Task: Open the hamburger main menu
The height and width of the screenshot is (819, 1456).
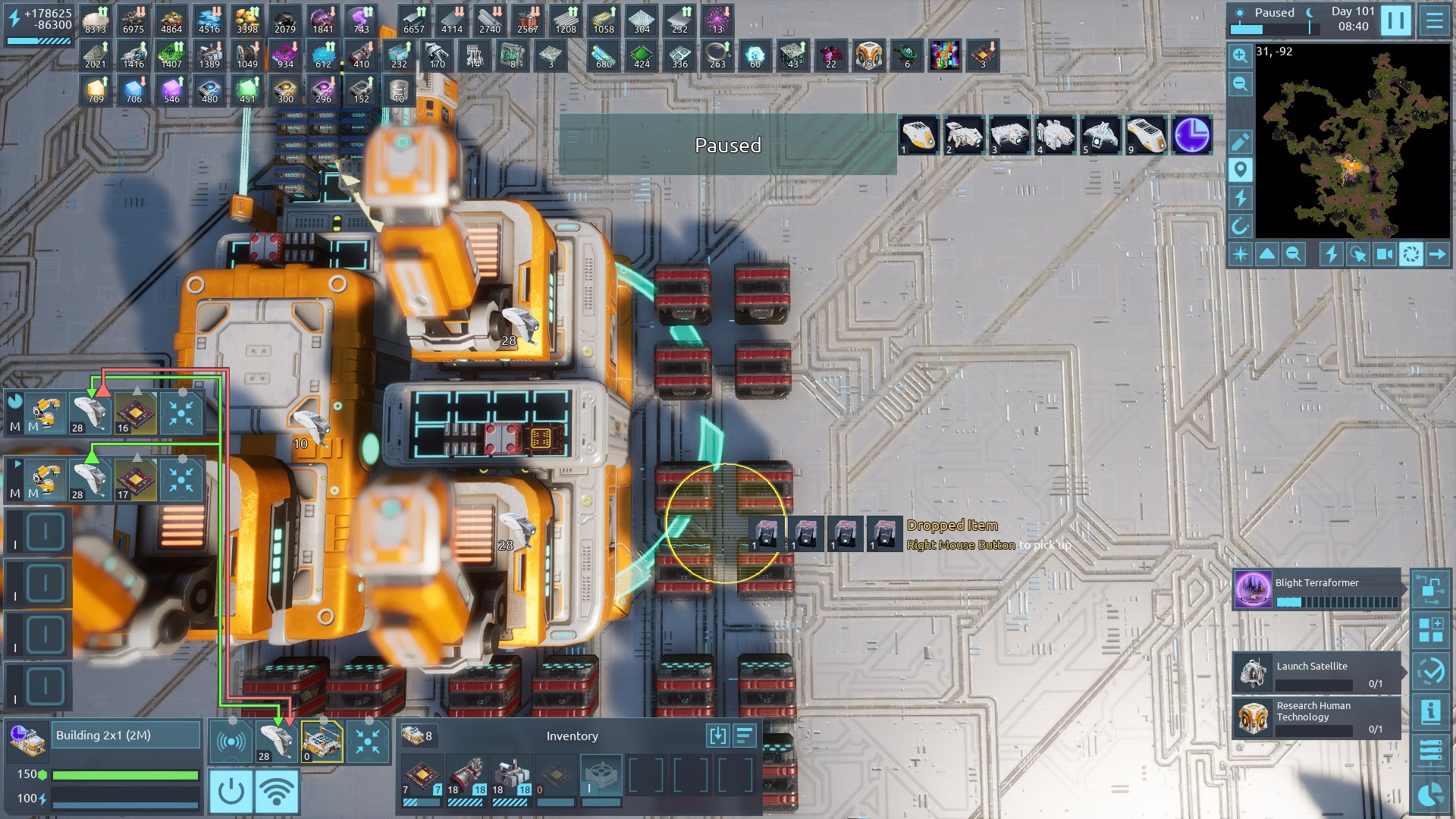Action: (x=1435, y=20)
